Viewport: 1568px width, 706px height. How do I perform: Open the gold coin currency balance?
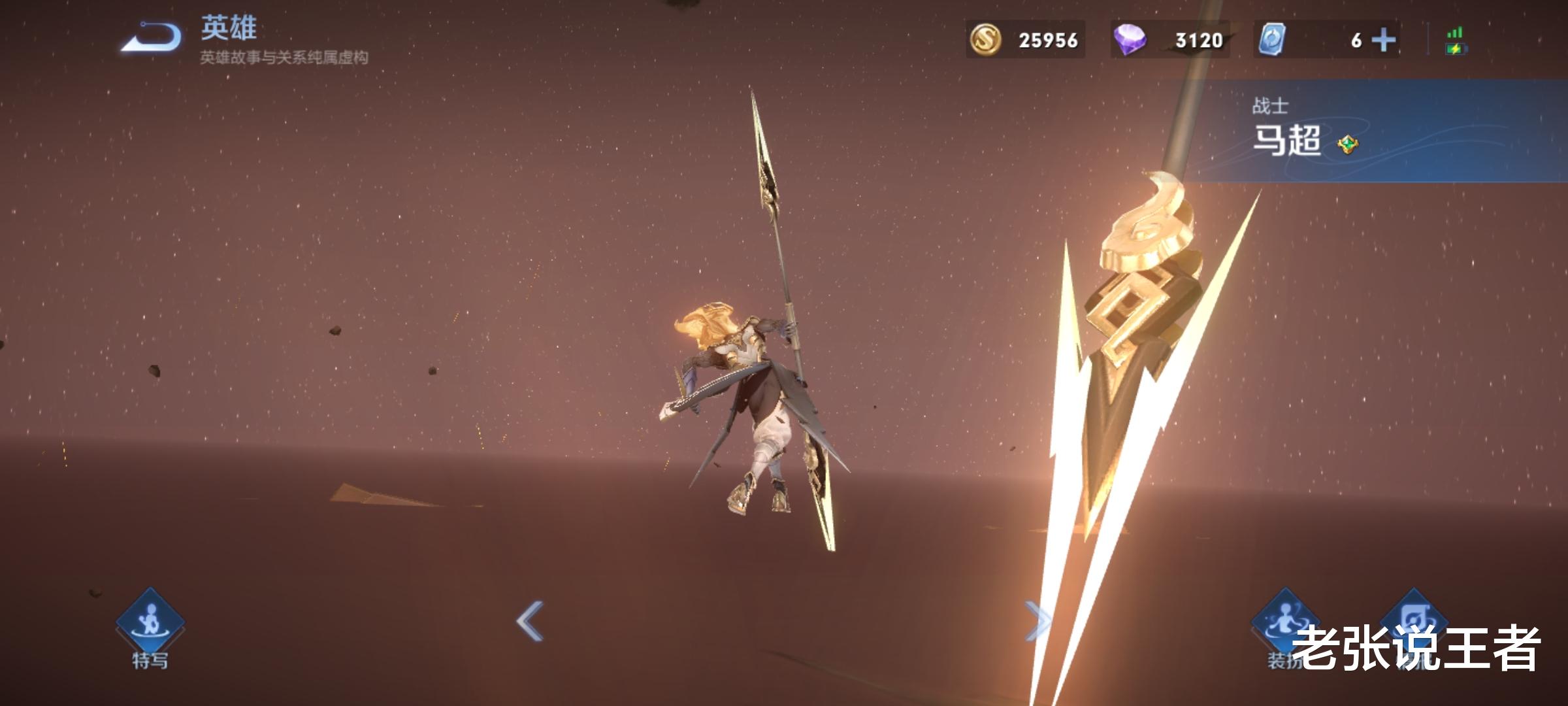(x=1025, y=40)
